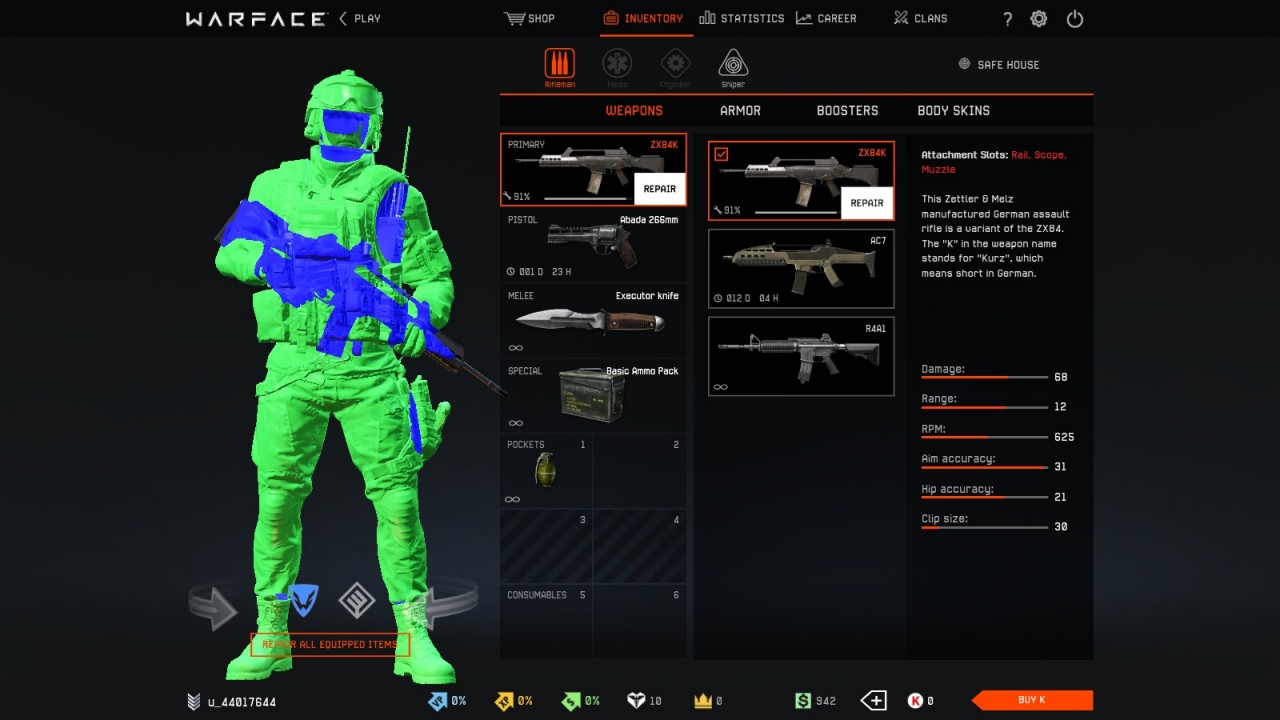Image resolution: width=1280 pixels, height=720 pixels.
Task: Open the settings gear icon
Action: coord(1039,19)
